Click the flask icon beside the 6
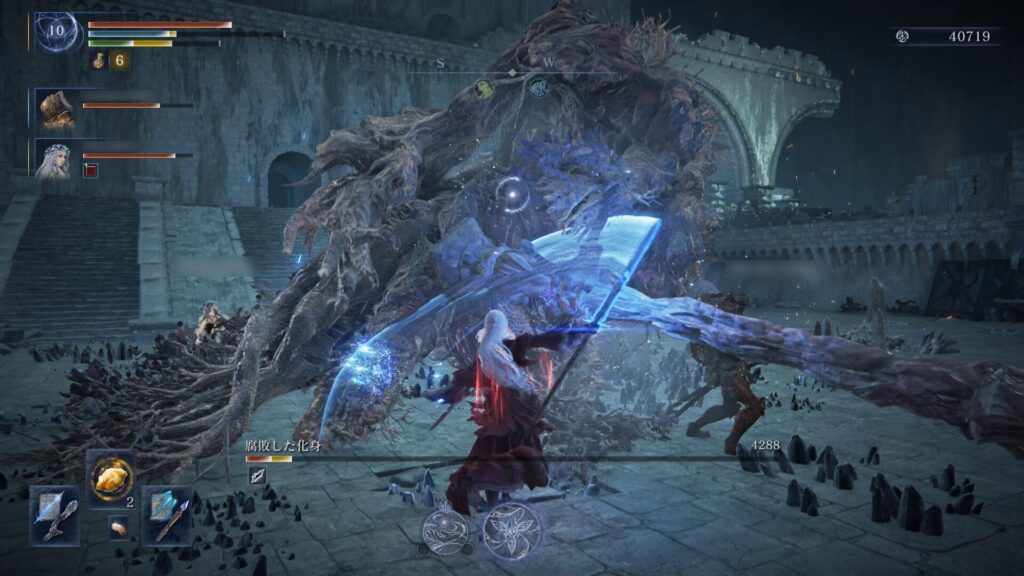This screenshot has height=576, width=1024. click(x=100, y=61)
